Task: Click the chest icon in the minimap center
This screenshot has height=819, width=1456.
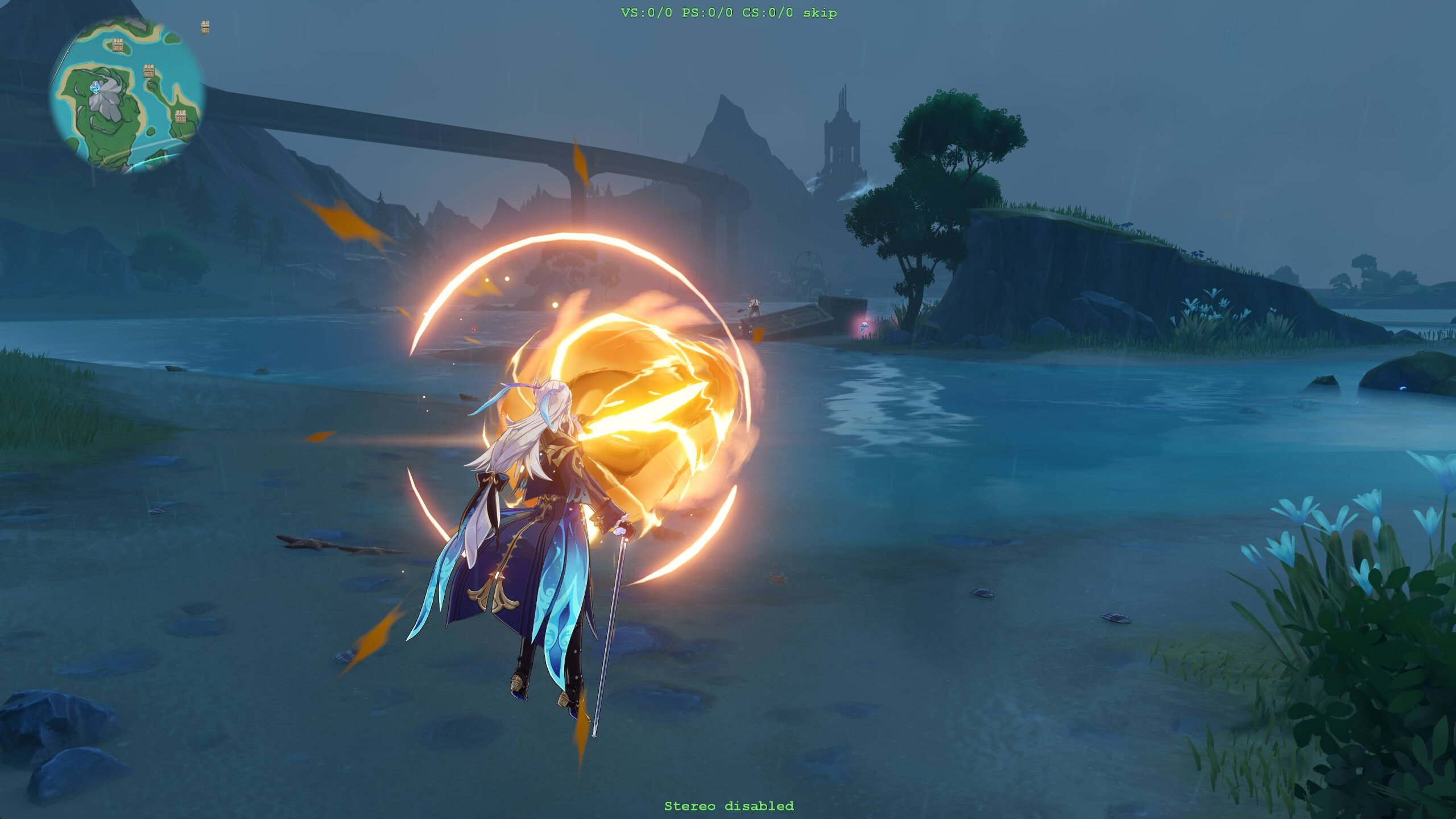Action: (149, 71)
